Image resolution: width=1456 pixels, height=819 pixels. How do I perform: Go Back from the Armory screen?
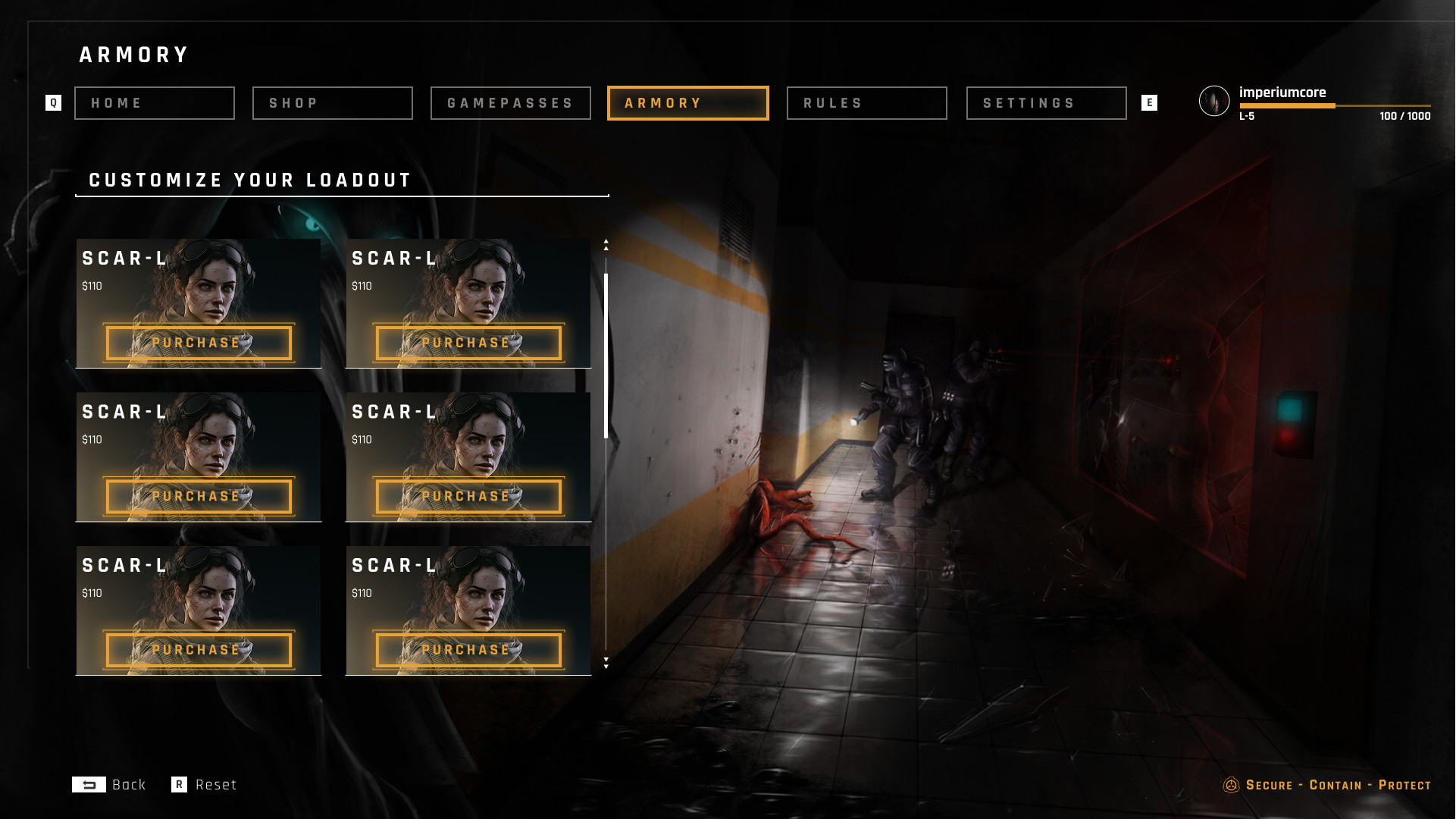tap(109, 785)
